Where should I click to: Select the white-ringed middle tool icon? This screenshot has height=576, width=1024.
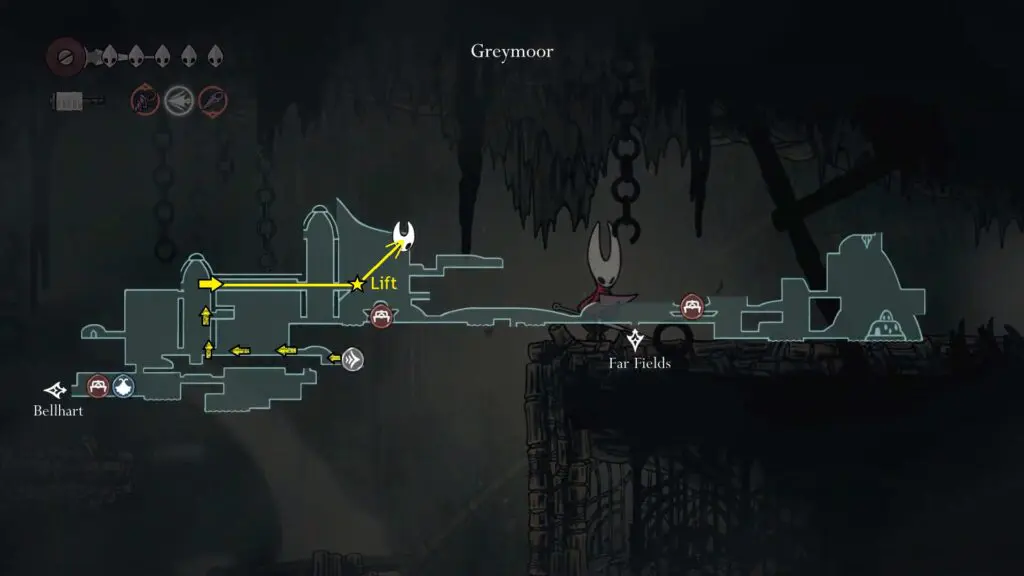[179, 100]
